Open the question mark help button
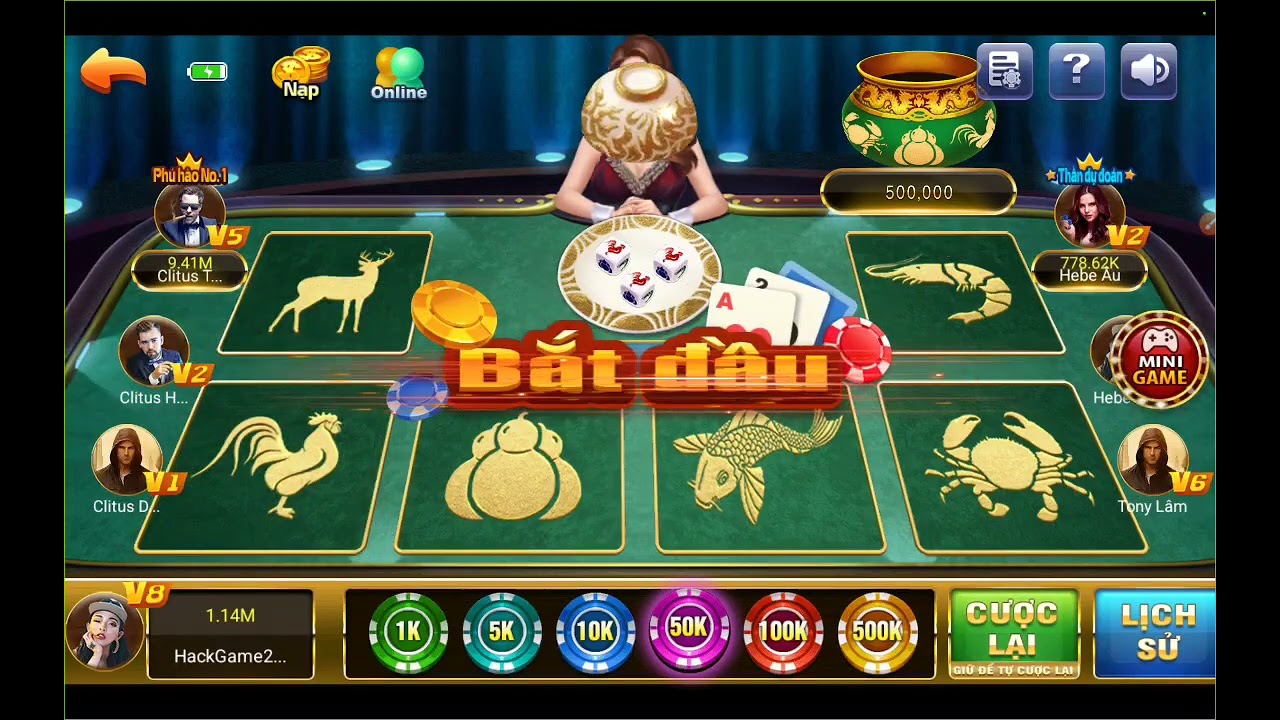This screenshot has width=1280, height=720. coord(1076,71)
